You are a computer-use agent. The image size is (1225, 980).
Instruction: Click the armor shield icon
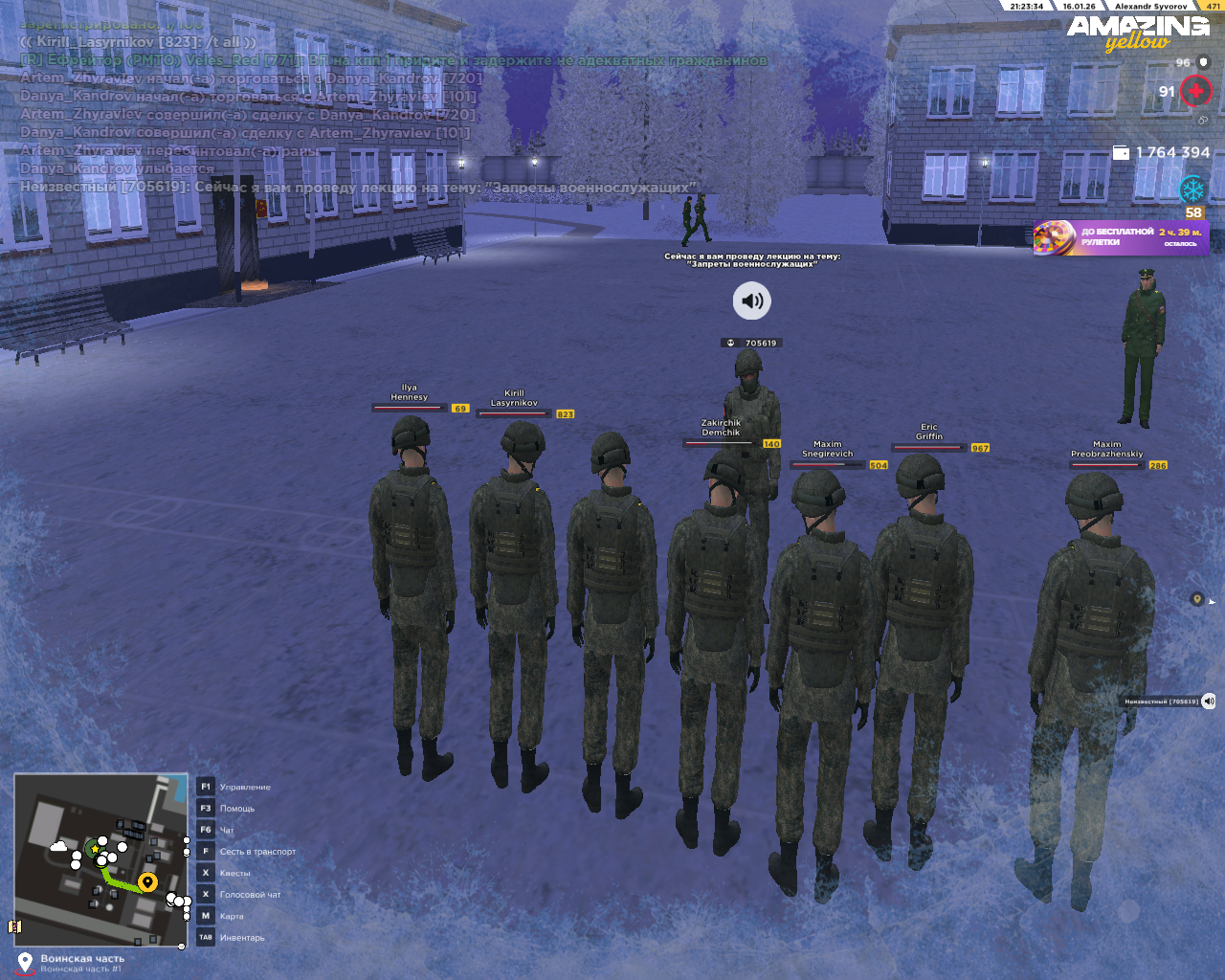tap(1204, 62)
